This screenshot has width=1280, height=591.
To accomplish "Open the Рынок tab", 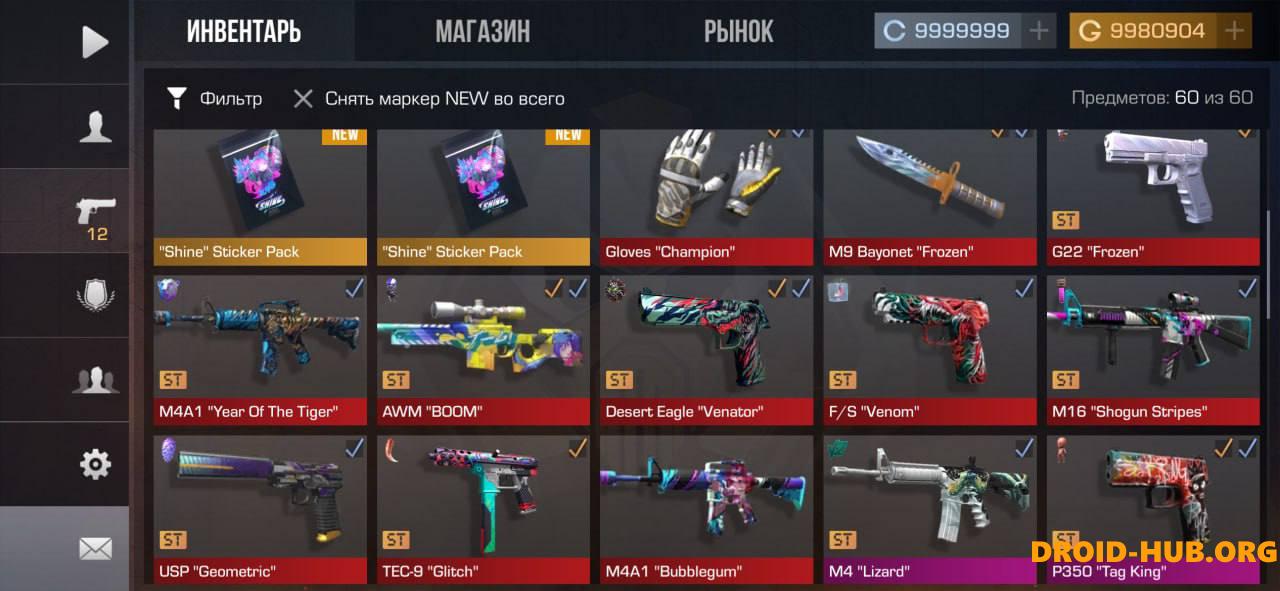I will point(738,32).
